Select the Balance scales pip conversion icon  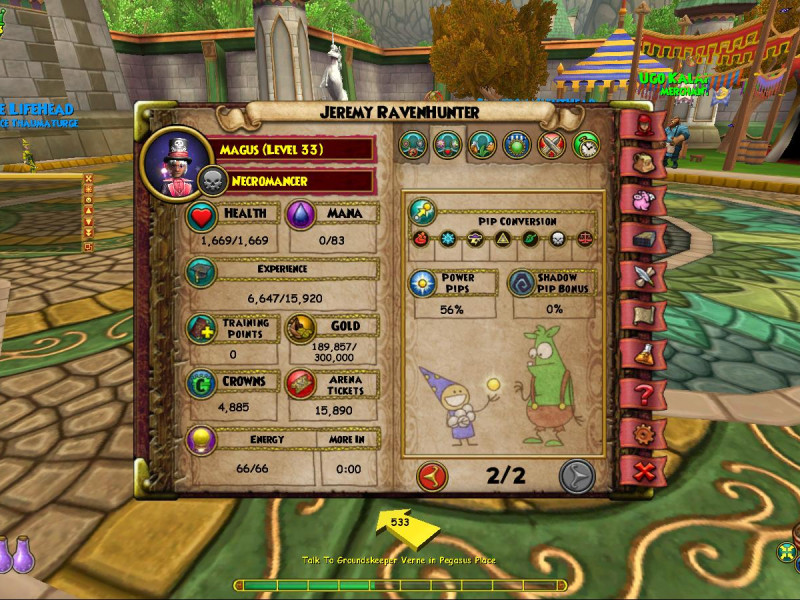[x=584, y=241]
